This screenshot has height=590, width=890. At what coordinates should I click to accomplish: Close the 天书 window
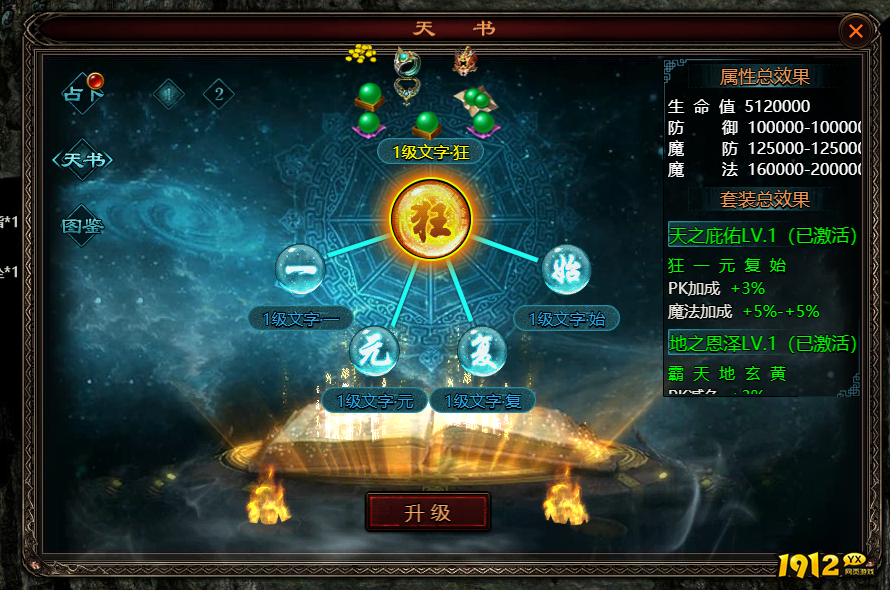[x=856, y=31]
